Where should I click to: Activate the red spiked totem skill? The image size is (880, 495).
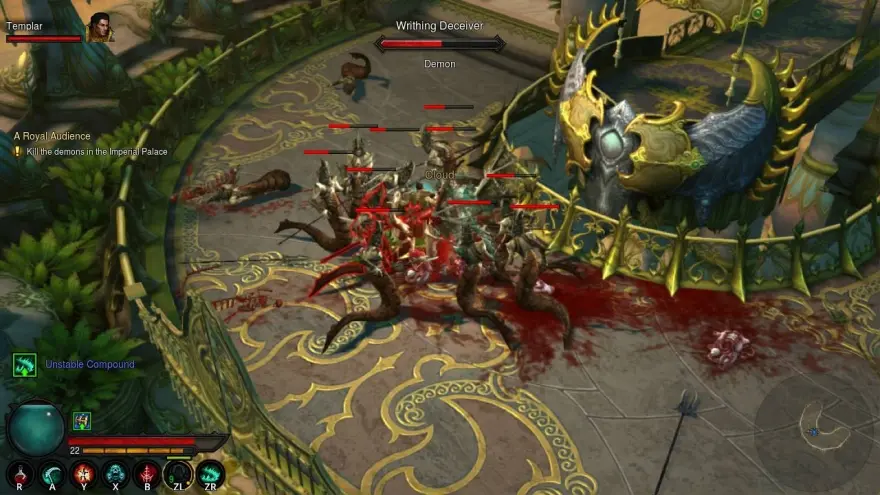click(x=147, y=472)
